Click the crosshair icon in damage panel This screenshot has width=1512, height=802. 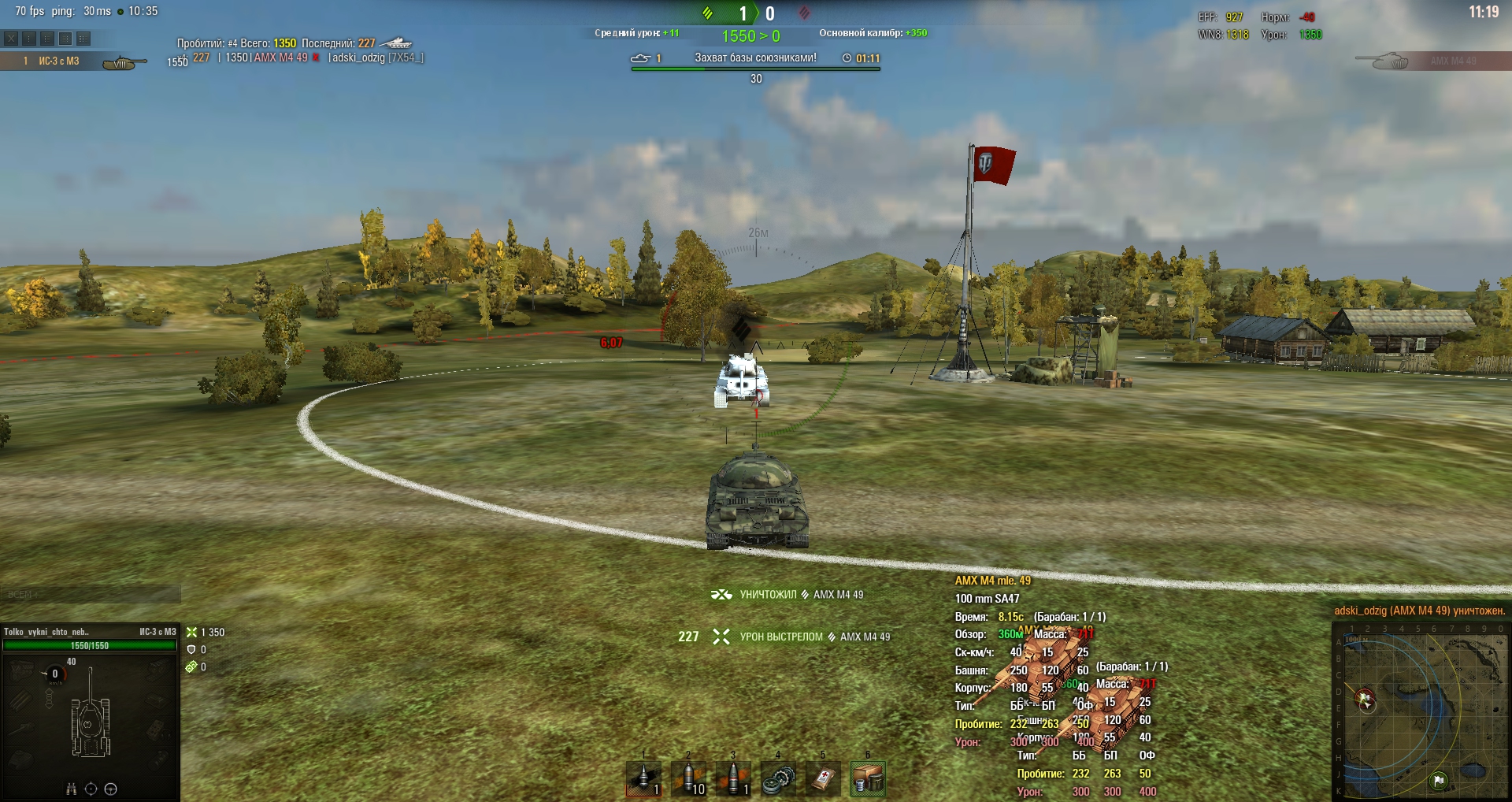[x=91, y=789]
